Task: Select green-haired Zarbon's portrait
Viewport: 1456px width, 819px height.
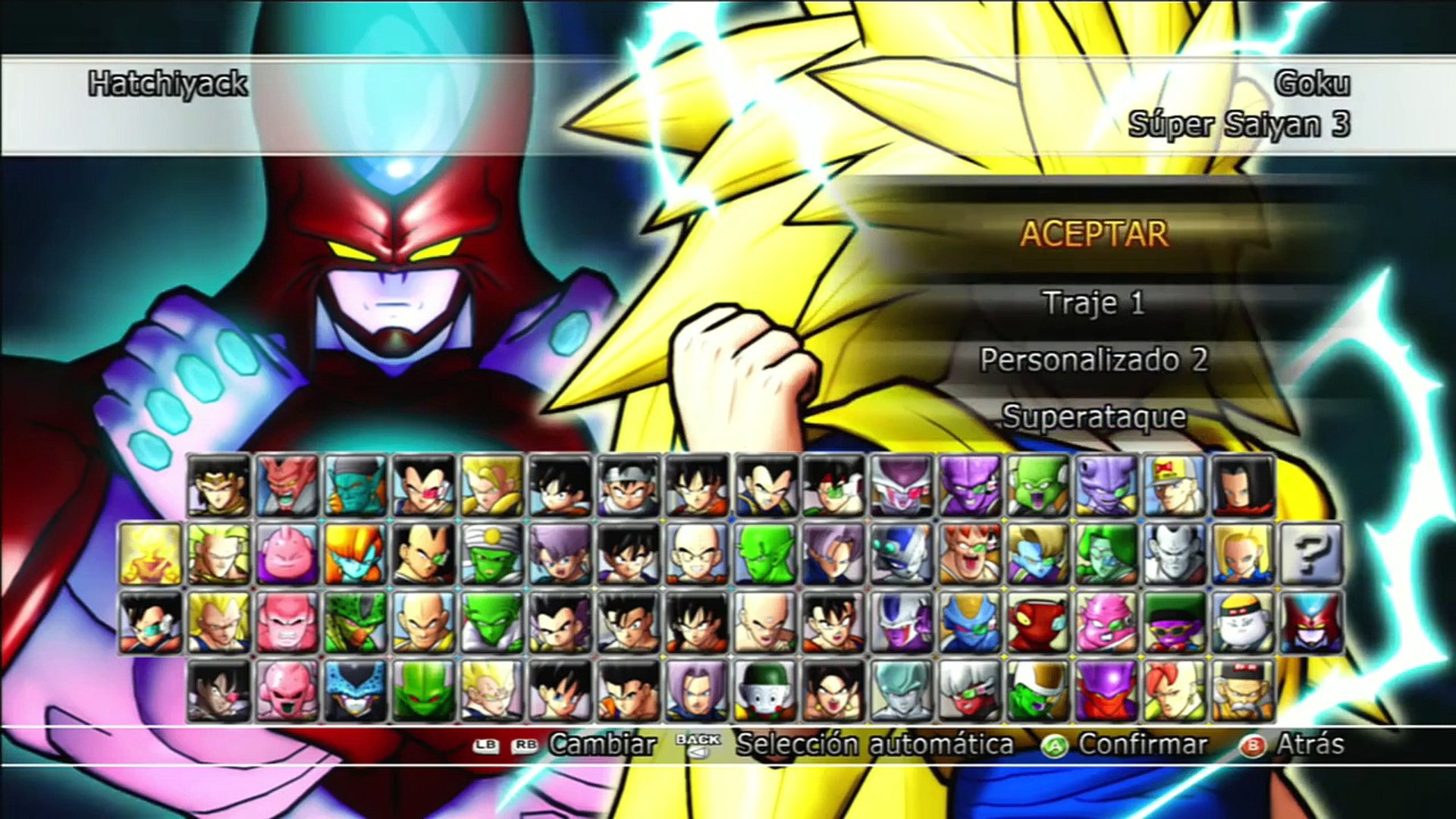Action: coord(1106,554)
